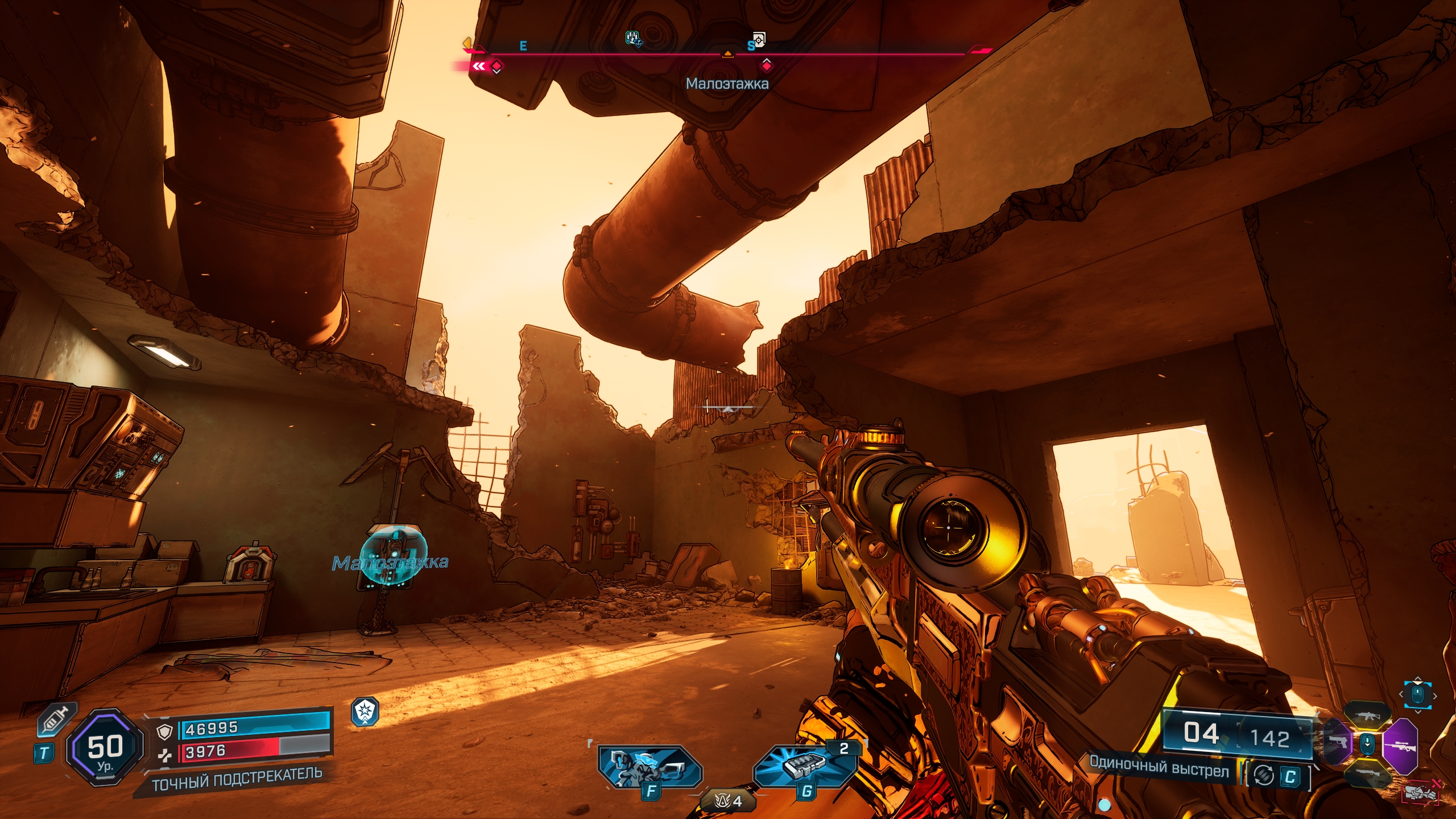Inspect the shield star buff icon
The height and width of the screenshot is (819, 1456).
[365, 712]
